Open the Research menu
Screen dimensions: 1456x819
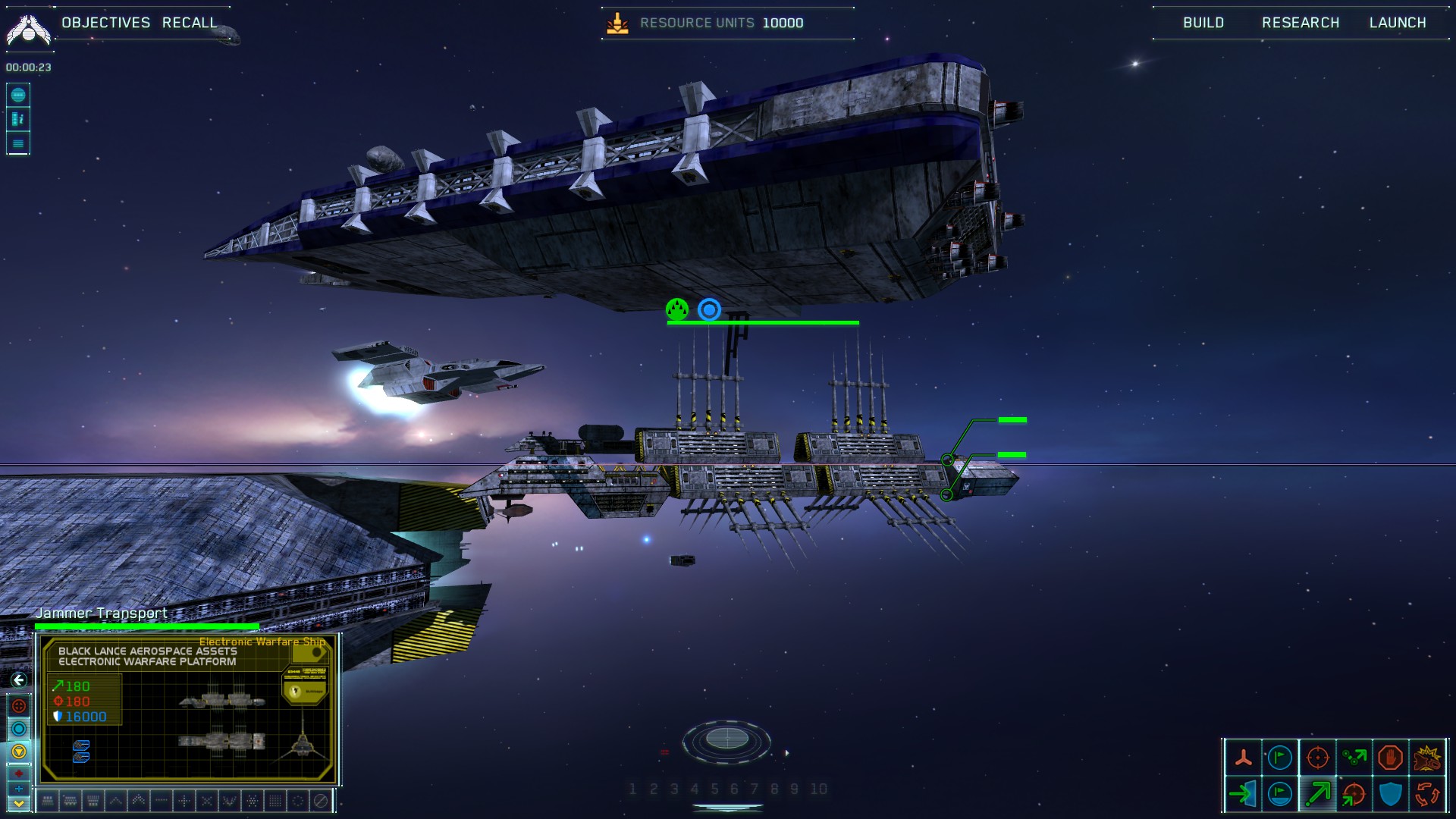point(1301,23)
